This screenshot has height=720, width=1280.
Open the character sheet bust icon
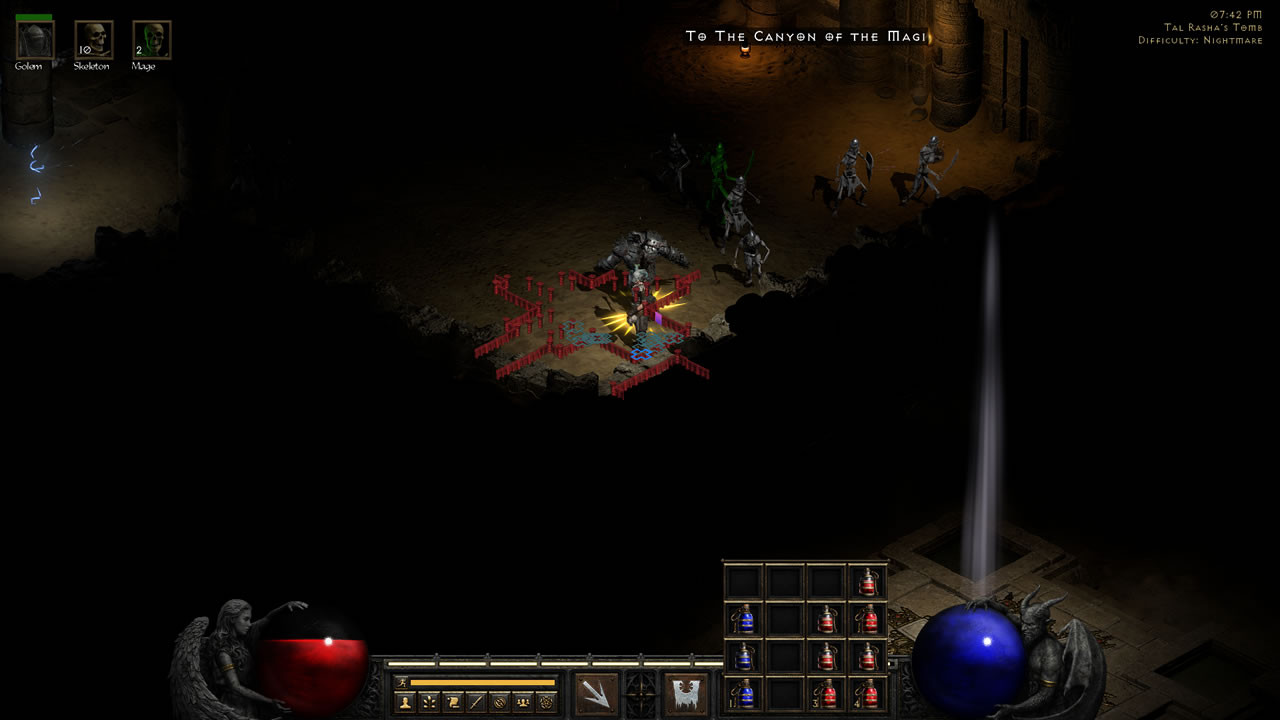pos(405,702)
